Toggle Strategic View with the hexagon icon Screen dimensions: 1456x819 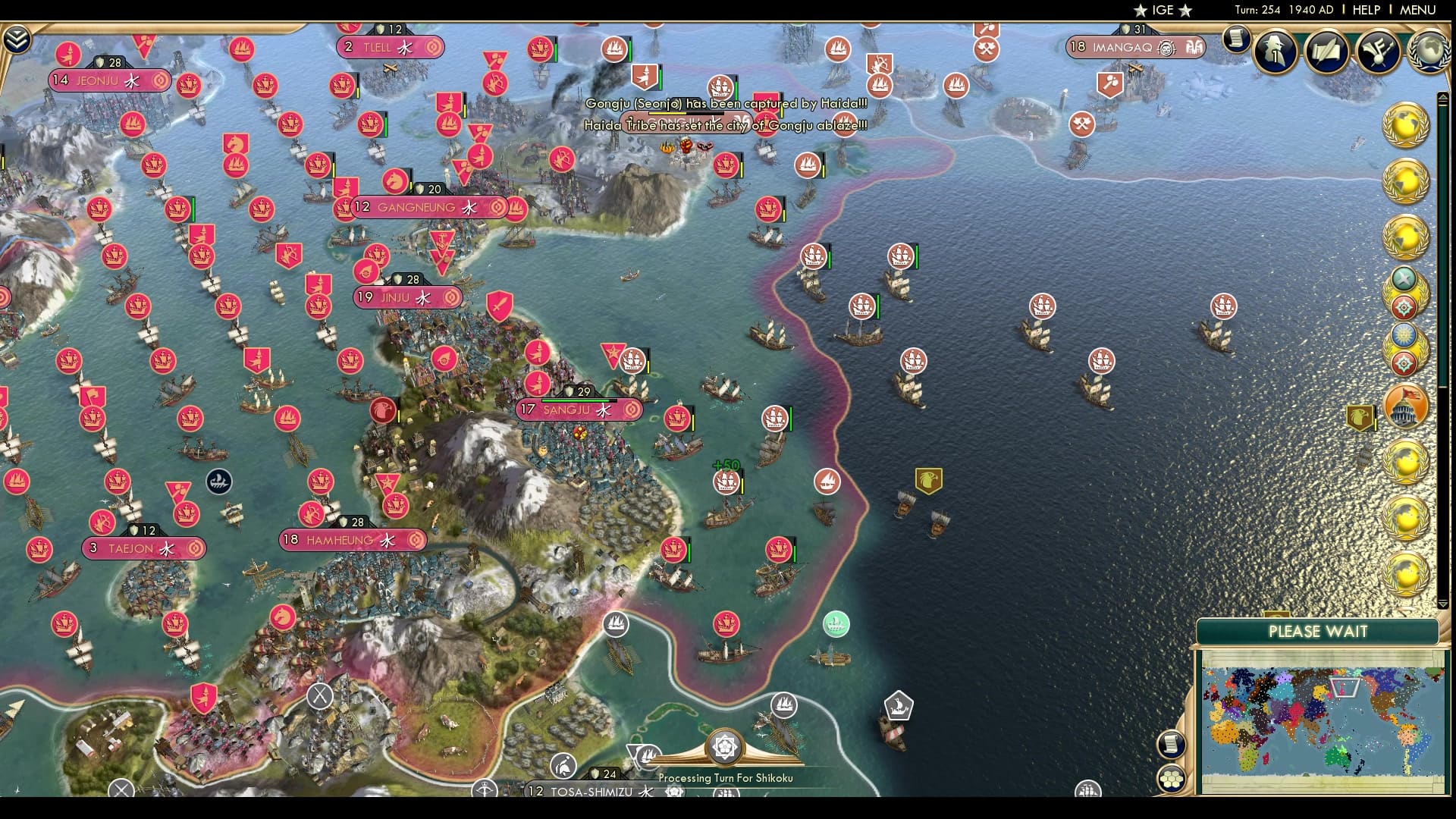click(1172, 778)
